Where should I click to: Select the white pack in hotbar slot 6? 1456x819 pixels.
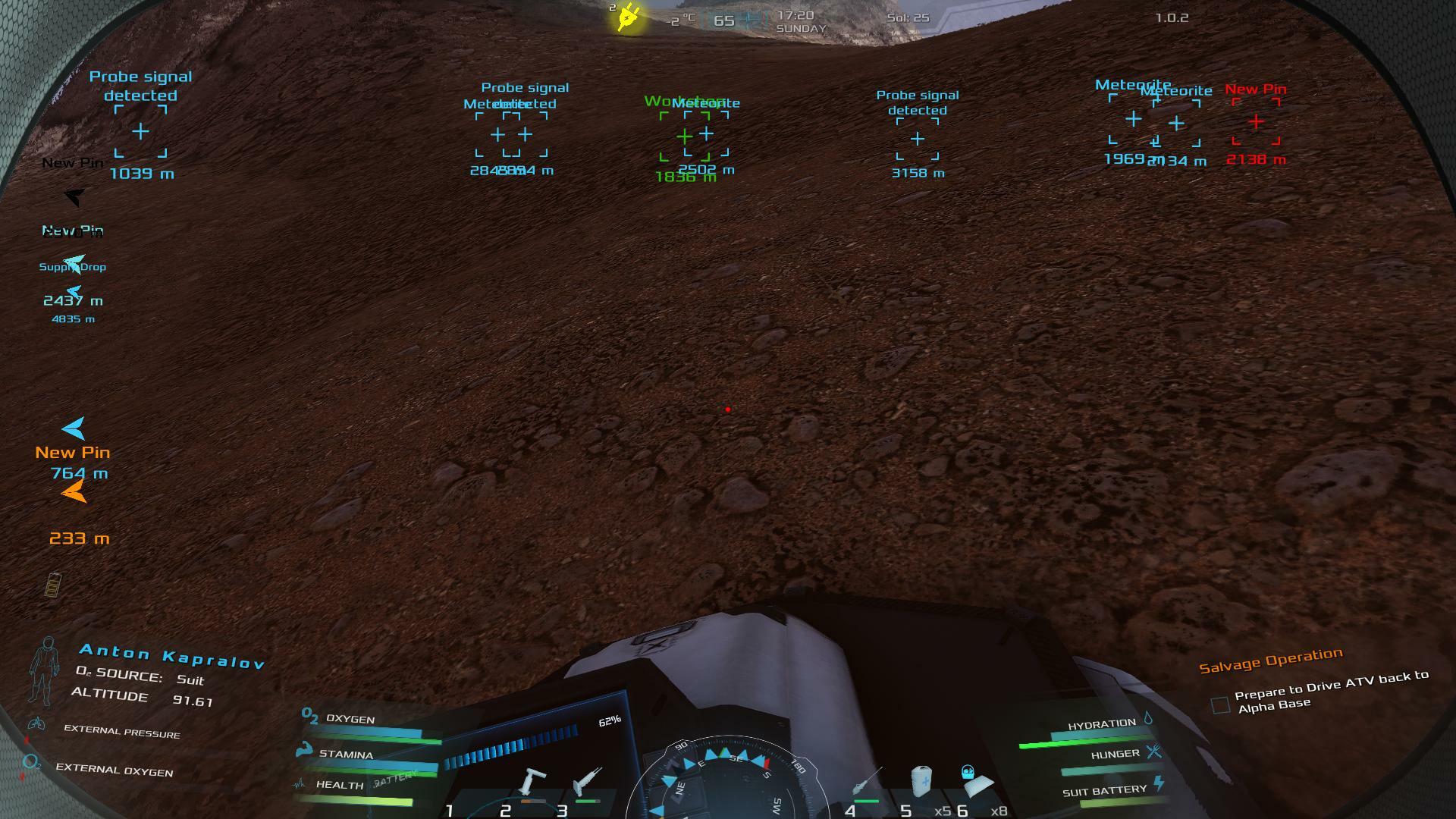pyautogui.click(x=975, y=781)
